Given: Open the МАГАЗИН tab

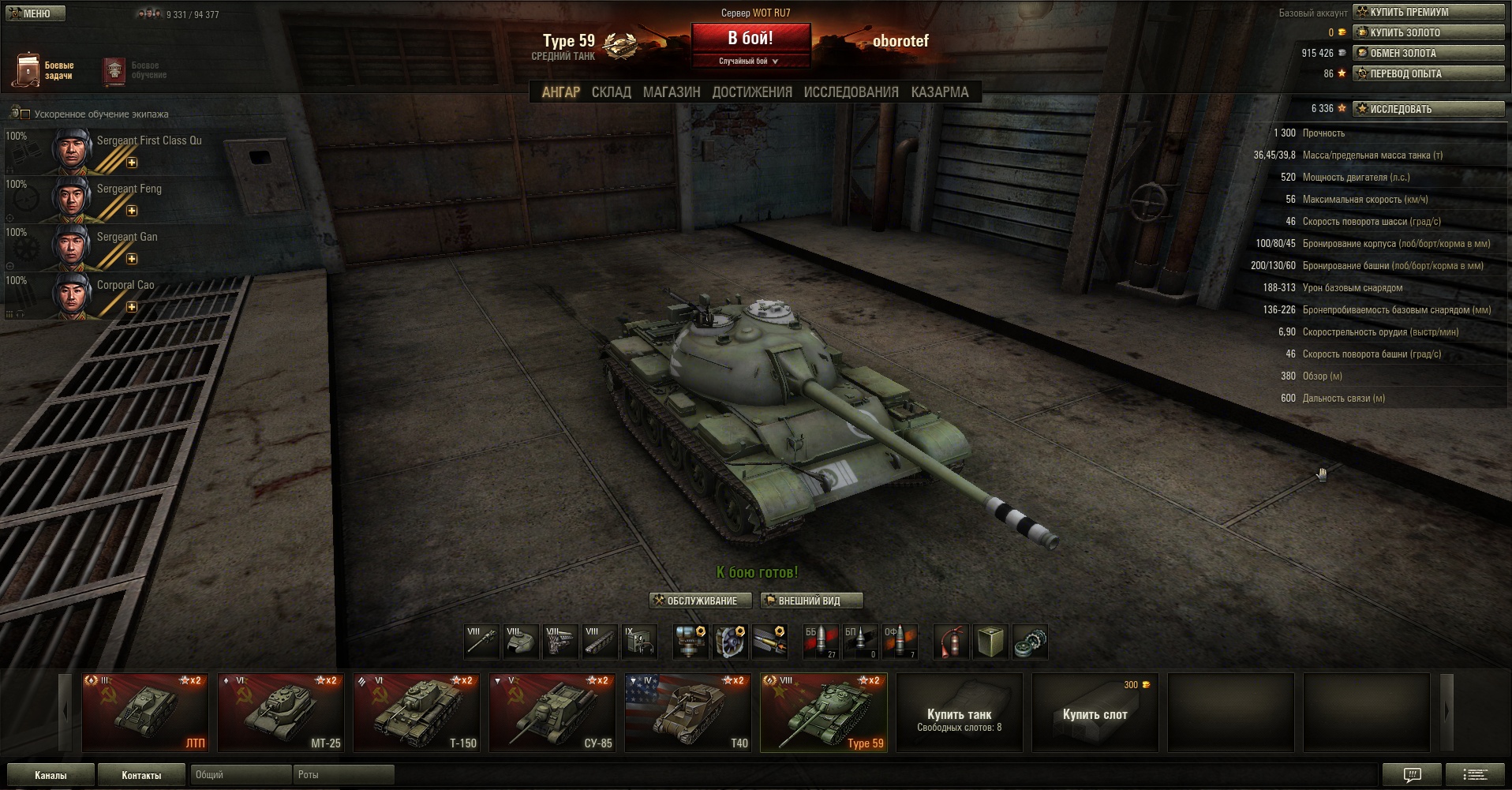Looking at the screenshot, I should tap(672, 92).
